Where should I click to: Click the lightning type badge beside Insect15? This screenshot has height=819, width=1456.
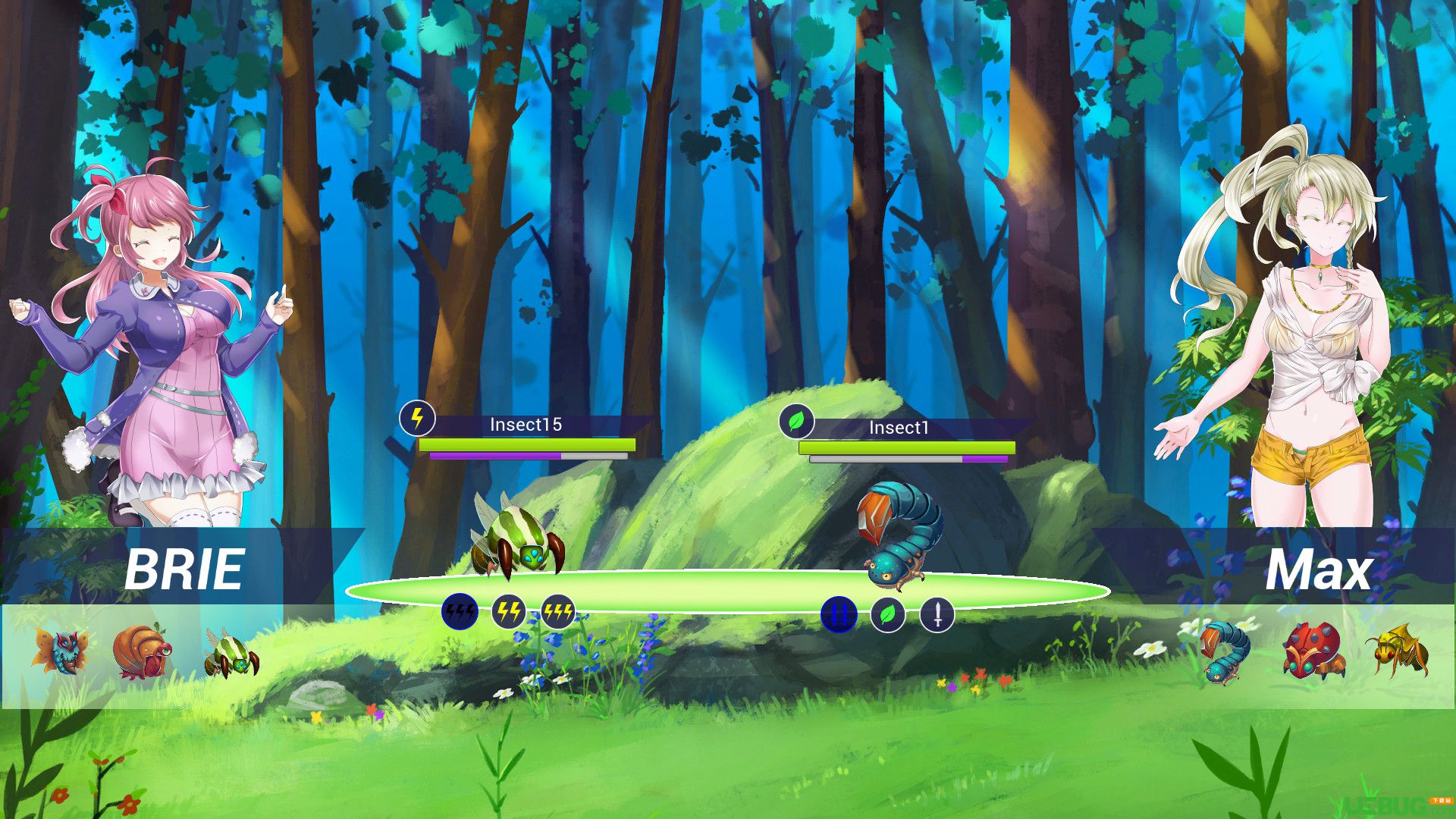pos(417,418)
